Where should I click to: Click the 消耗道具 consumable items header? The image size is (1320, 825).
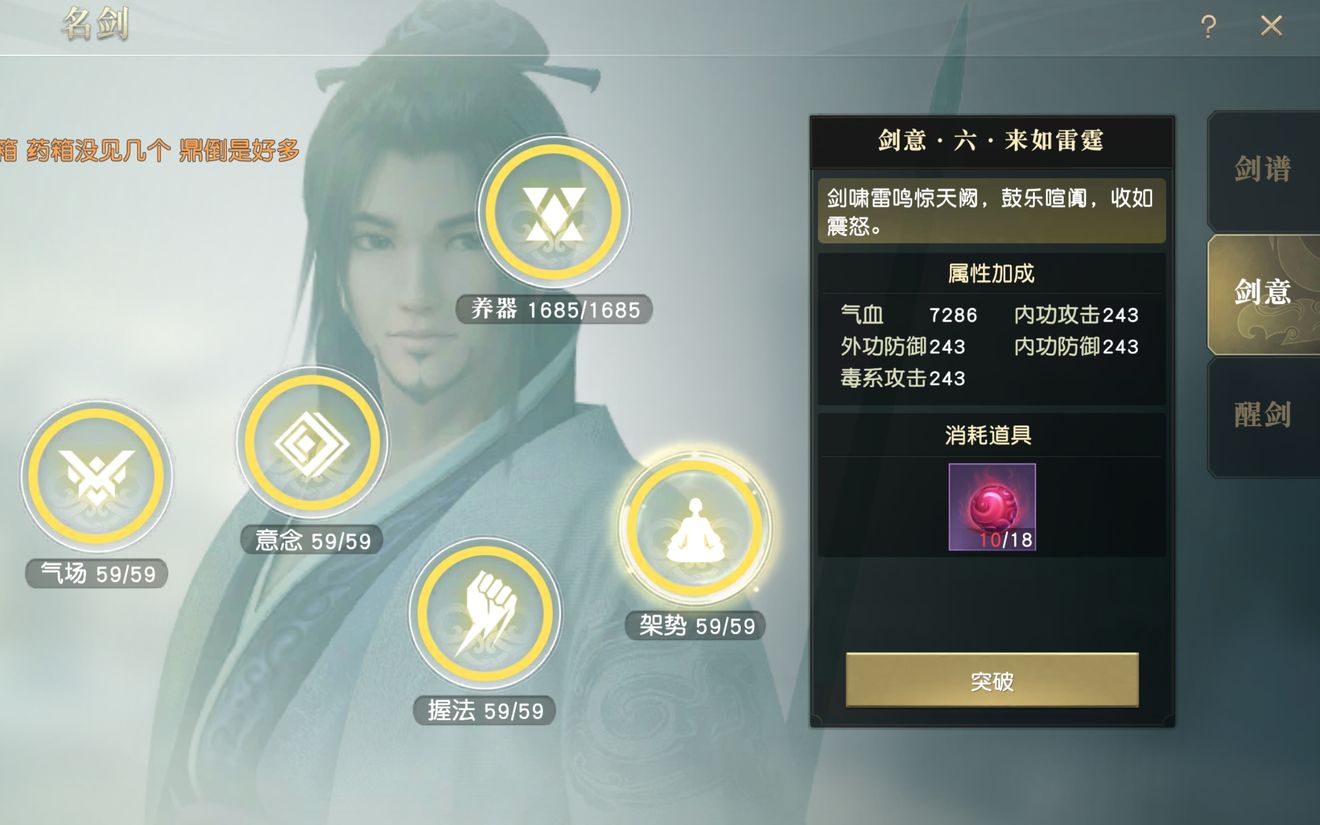click(x=988, y=434)
